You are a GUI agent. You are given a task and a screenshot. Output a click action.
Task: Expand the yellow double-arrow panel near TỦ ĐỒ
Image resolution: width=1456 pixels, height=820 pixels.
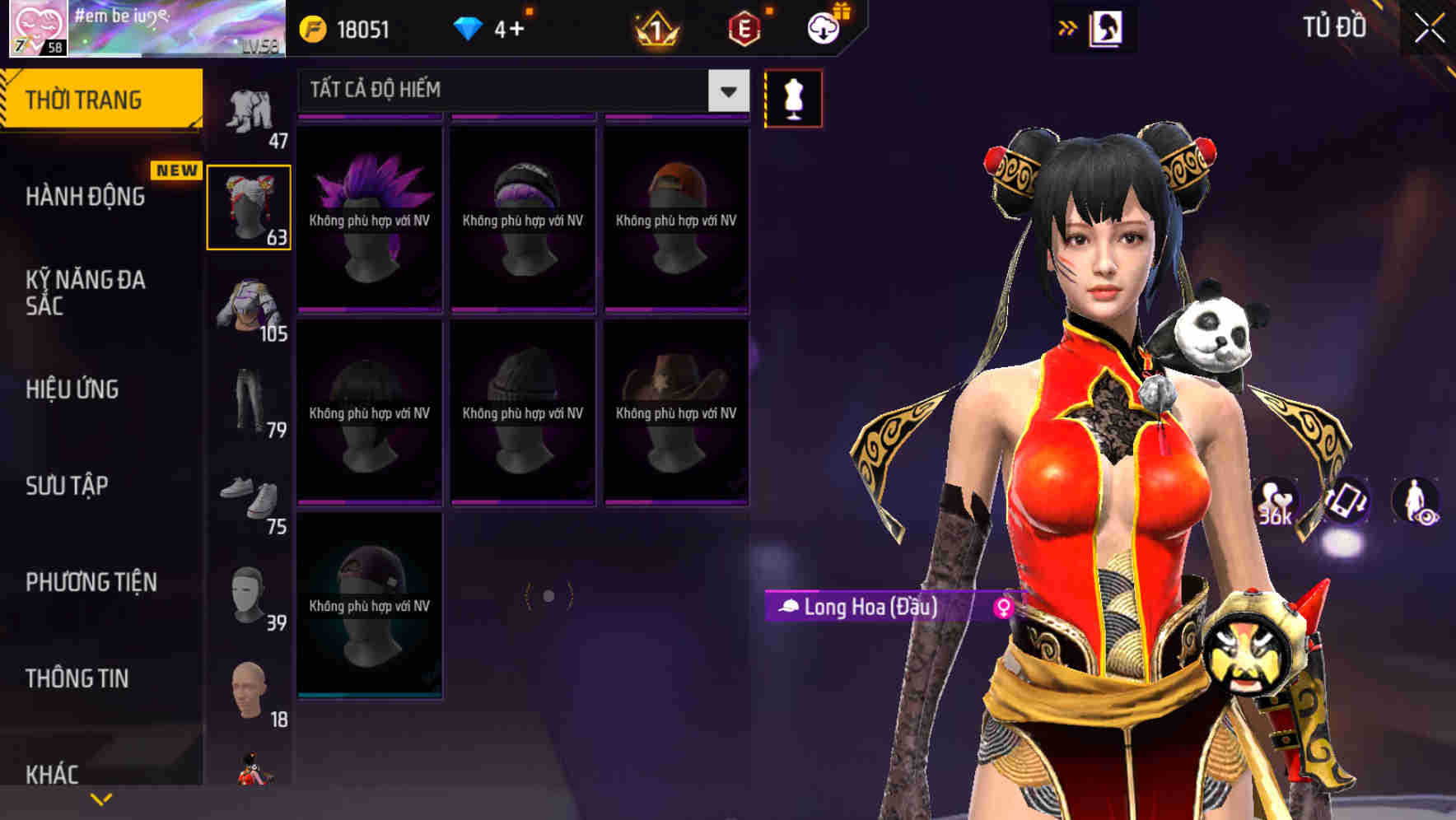pyautogui.click(x=1068, y=27)
